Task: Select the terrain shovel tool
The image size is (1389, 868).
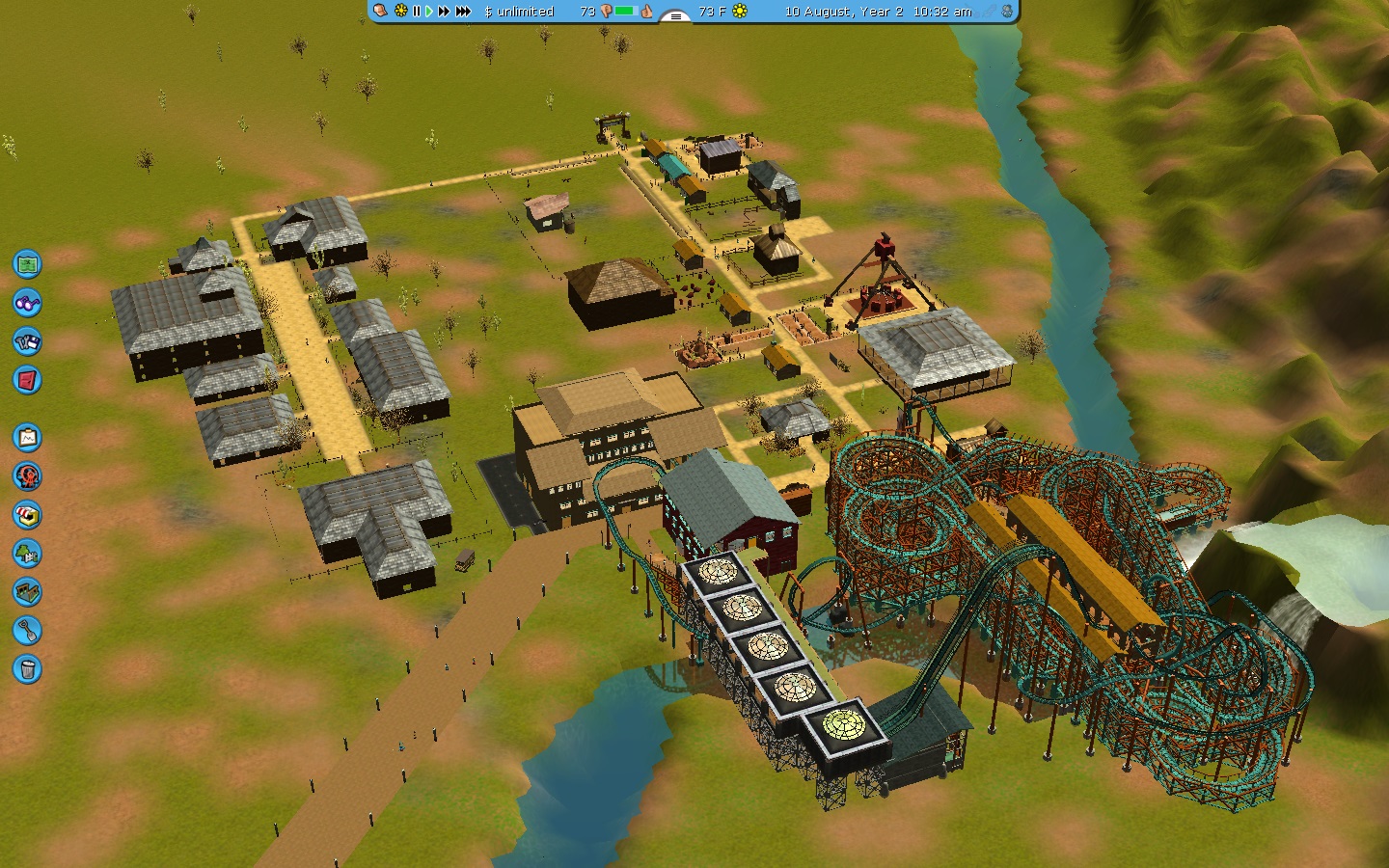Action: [x=27, y=630]
